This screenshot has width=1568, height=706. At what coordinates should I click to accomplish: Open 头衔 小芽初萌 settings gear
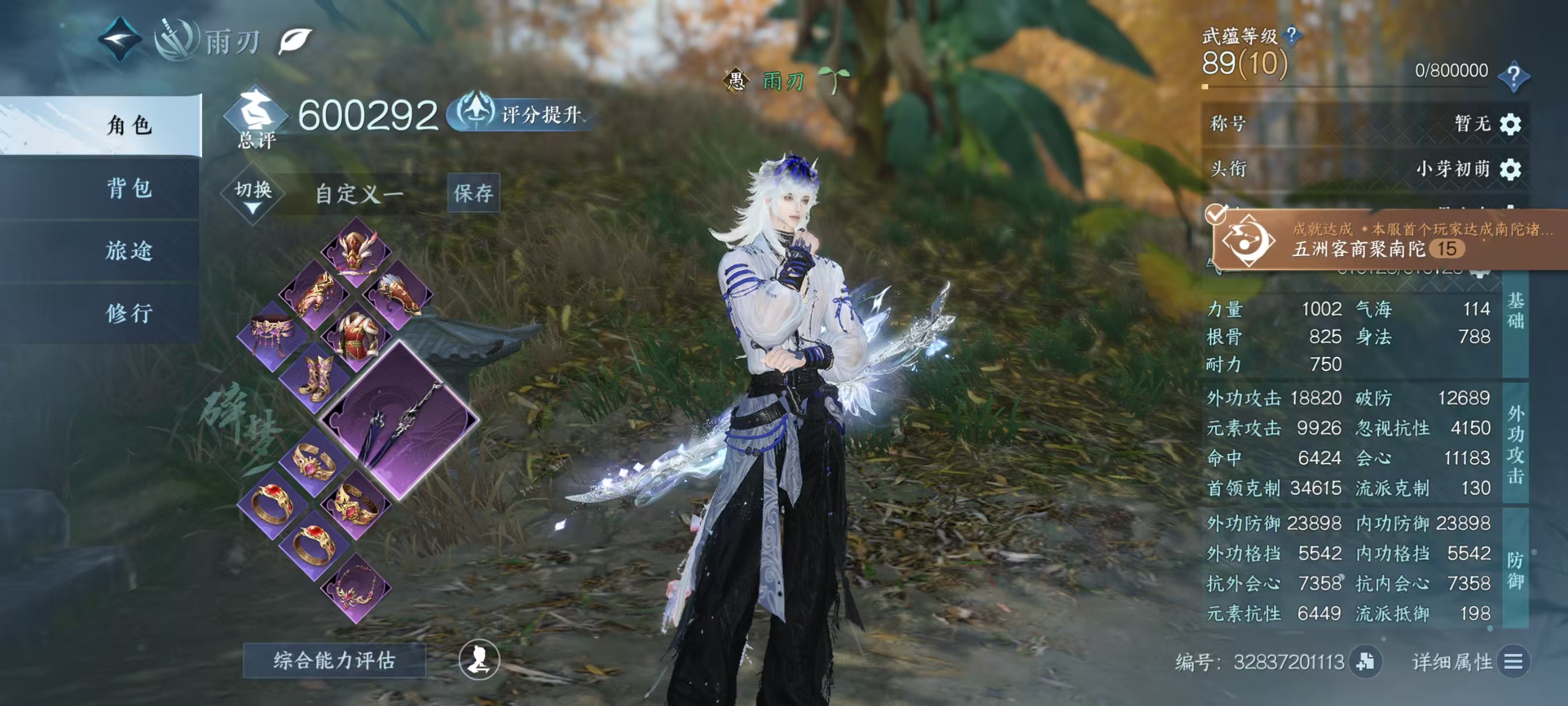[x=1510, y=169]
